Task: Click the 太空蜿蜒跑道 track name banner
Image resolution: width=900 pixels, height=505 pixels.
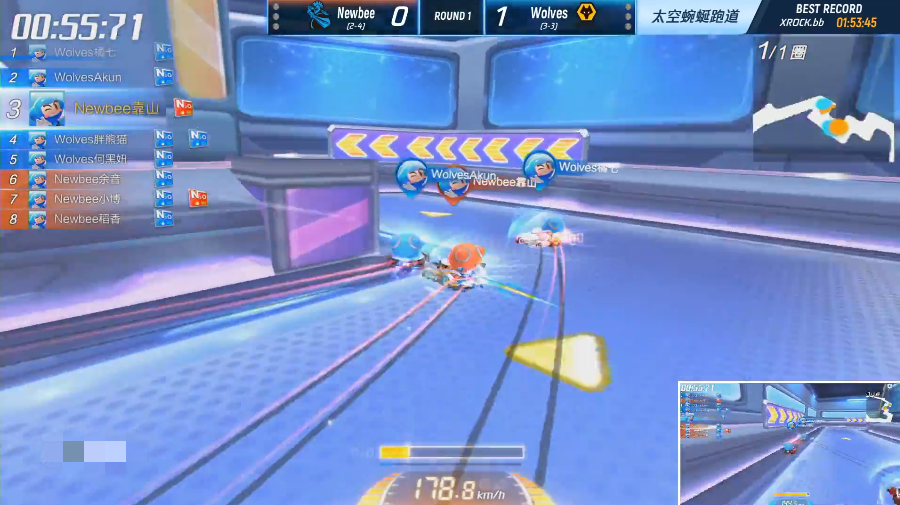Action: (696, 16)
